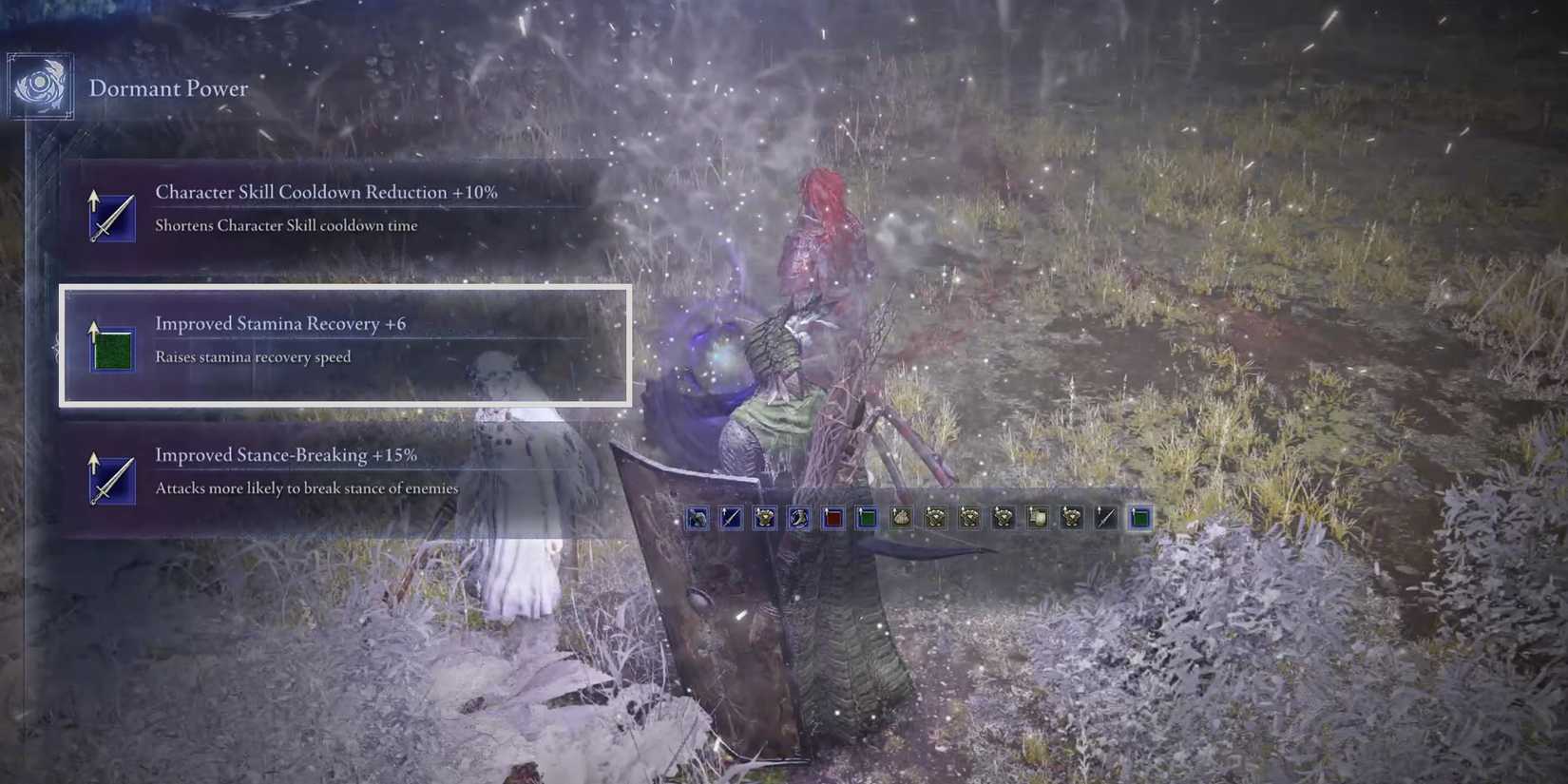Select the plain sword icon second from the right
This screenshot has height=784, width=1568.
1105,518
